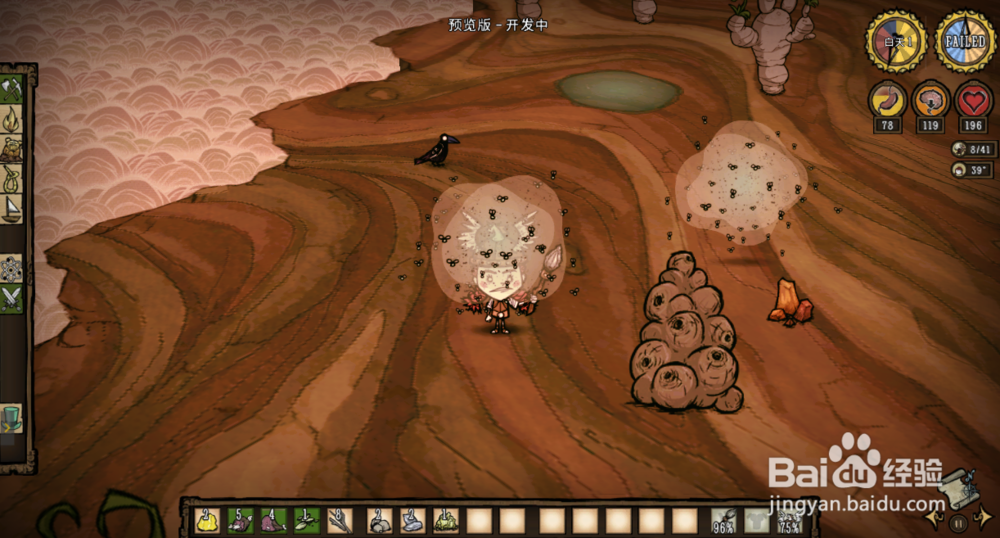The image size is (1000, 538).
Task: Open the Tools crafting tab with axe and pickaxe
Action: point(13,89)
